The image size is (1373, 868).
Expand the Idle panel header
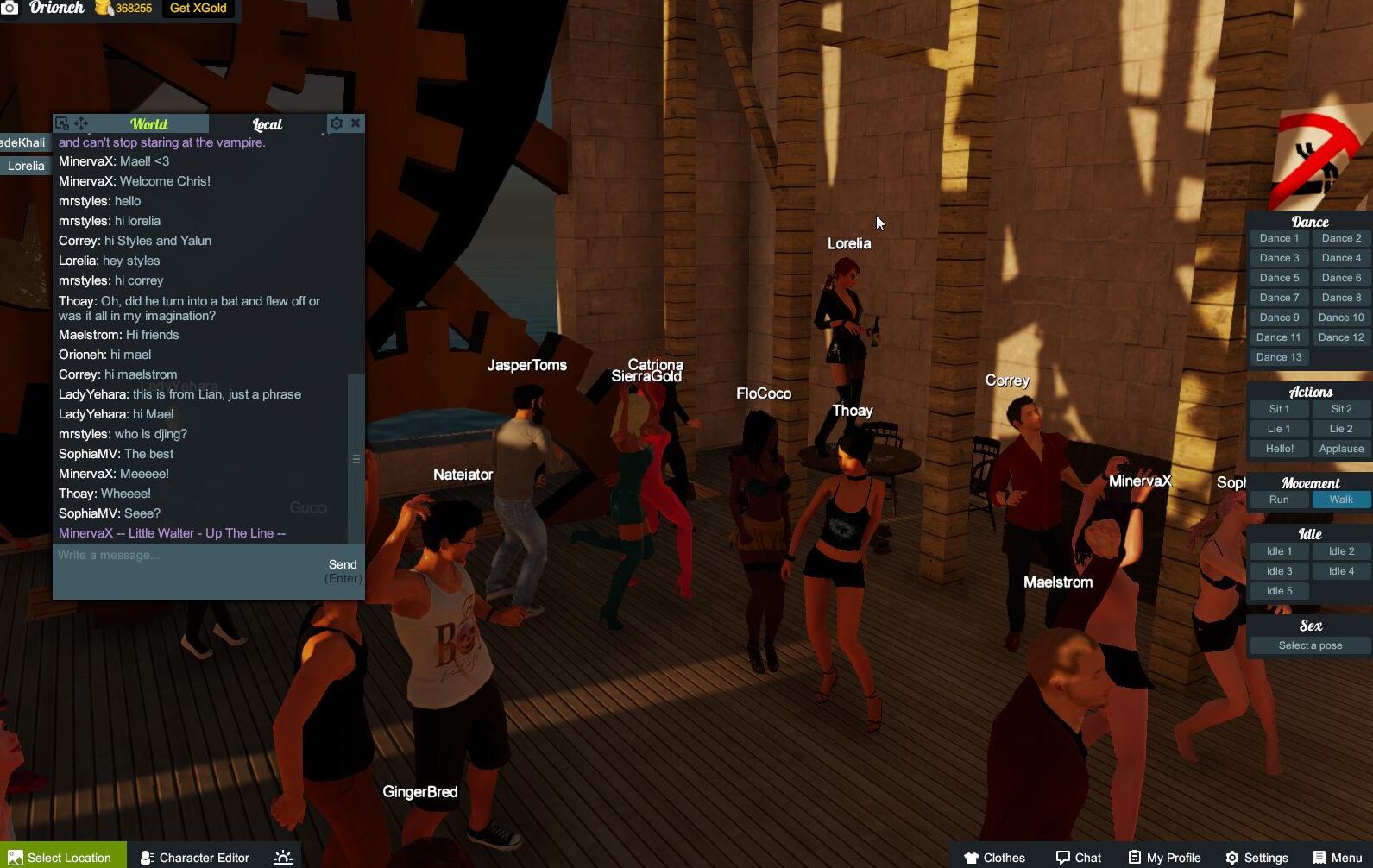pyautogui.click(x=1309, y=533)
